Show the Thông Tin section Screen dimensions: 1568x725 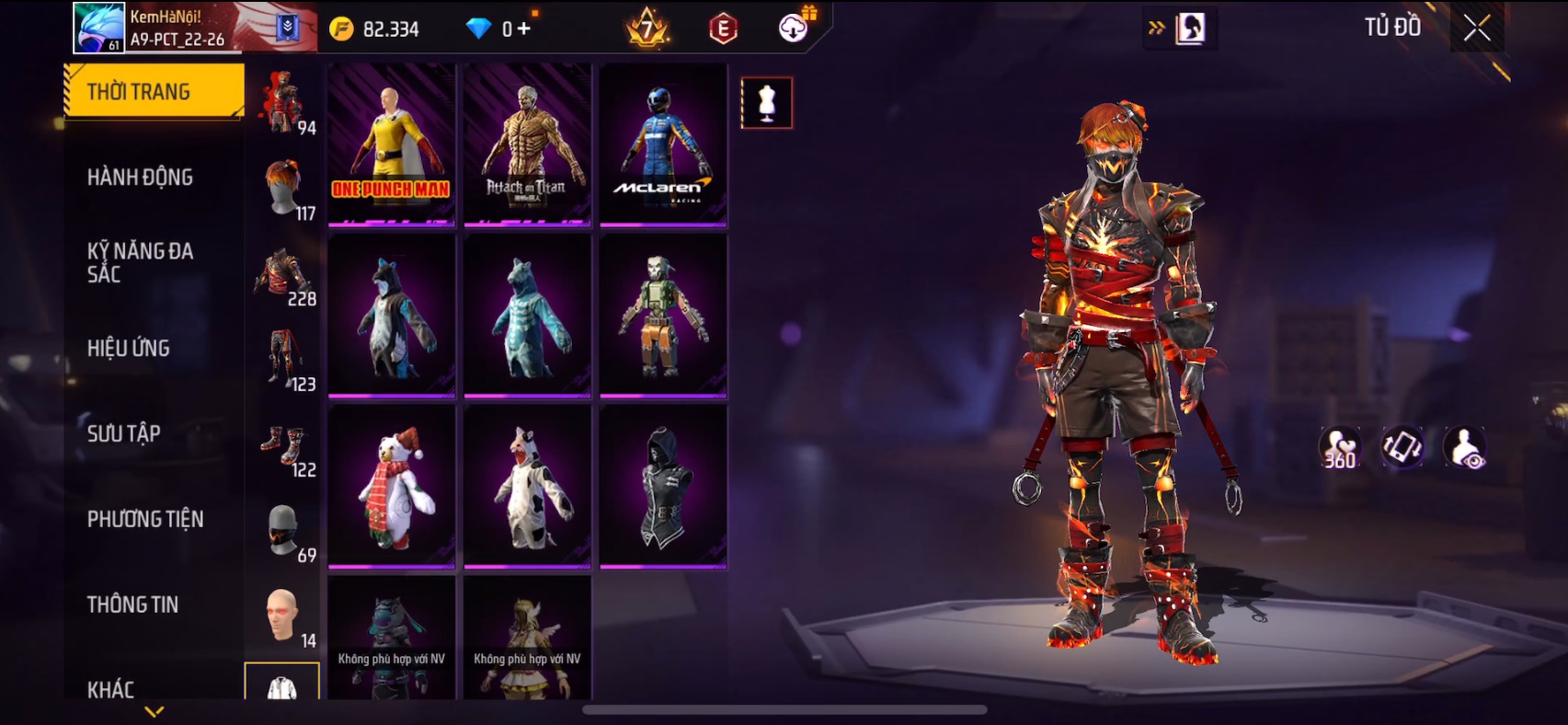132,604
